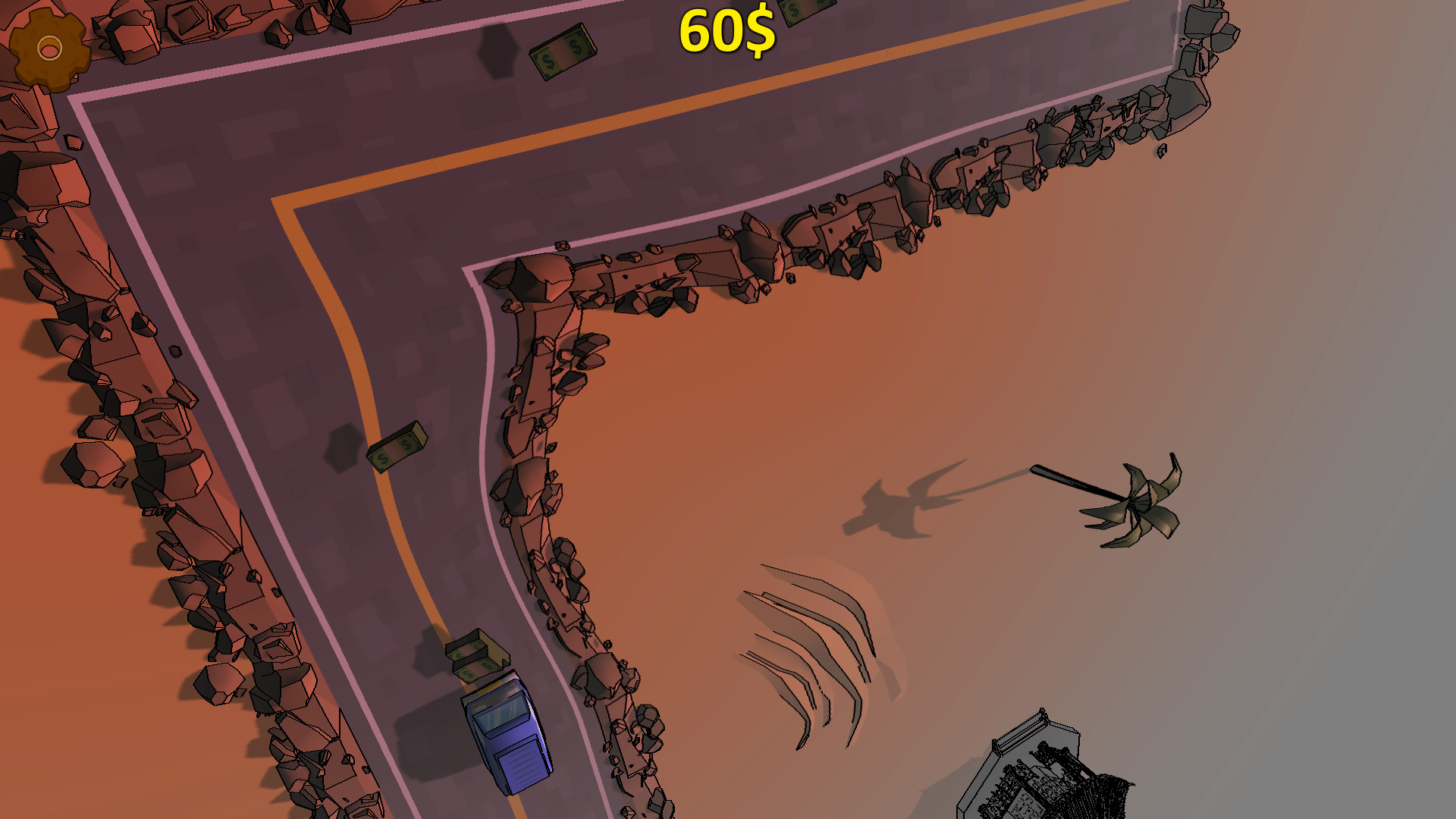Select the money stack near the top road
The width and height of the screenshot is (1456, 819).
click(561, 52)
